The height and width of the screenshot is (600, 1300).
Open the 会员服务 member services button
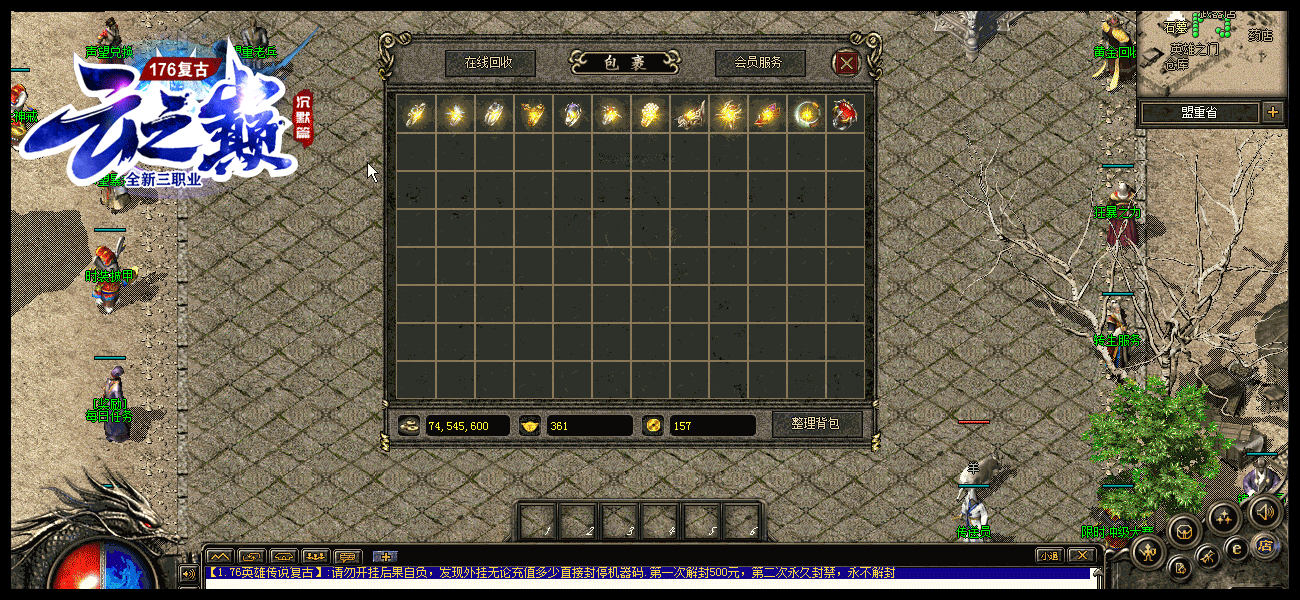pos(759,63)
